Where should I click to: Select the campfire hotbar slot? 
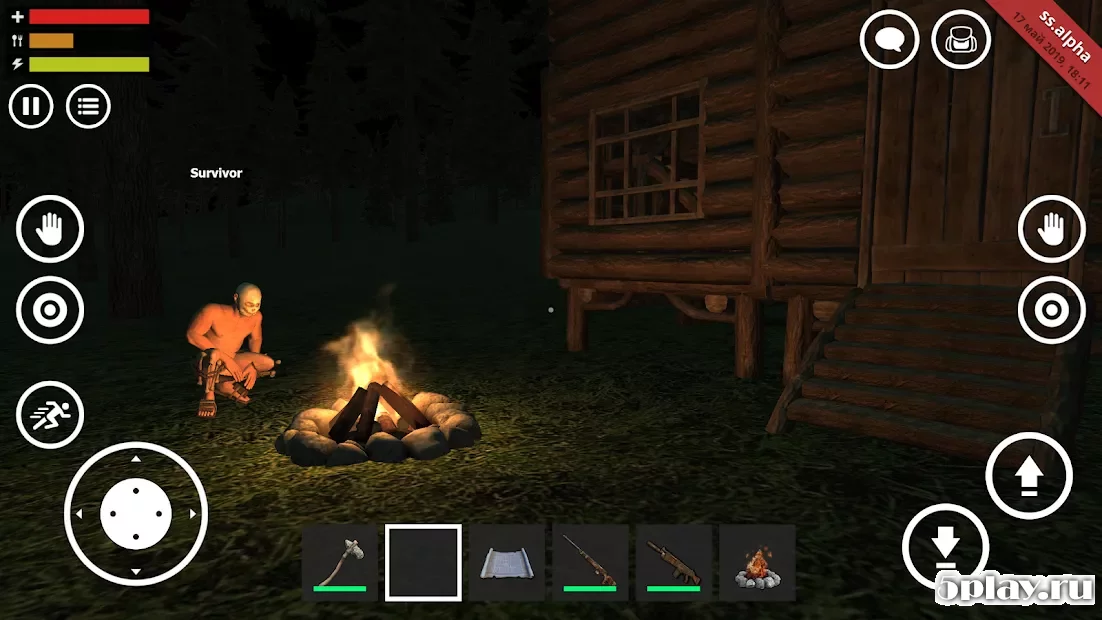pyautogui.click(x=757, y=562)
